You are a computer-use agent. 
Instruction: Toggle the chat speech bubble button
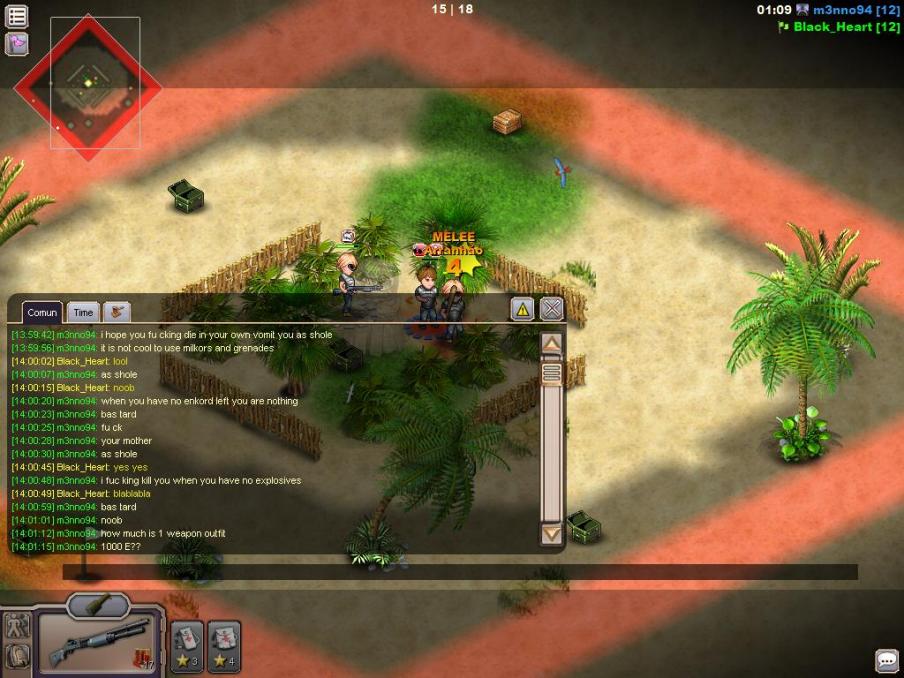886,660
